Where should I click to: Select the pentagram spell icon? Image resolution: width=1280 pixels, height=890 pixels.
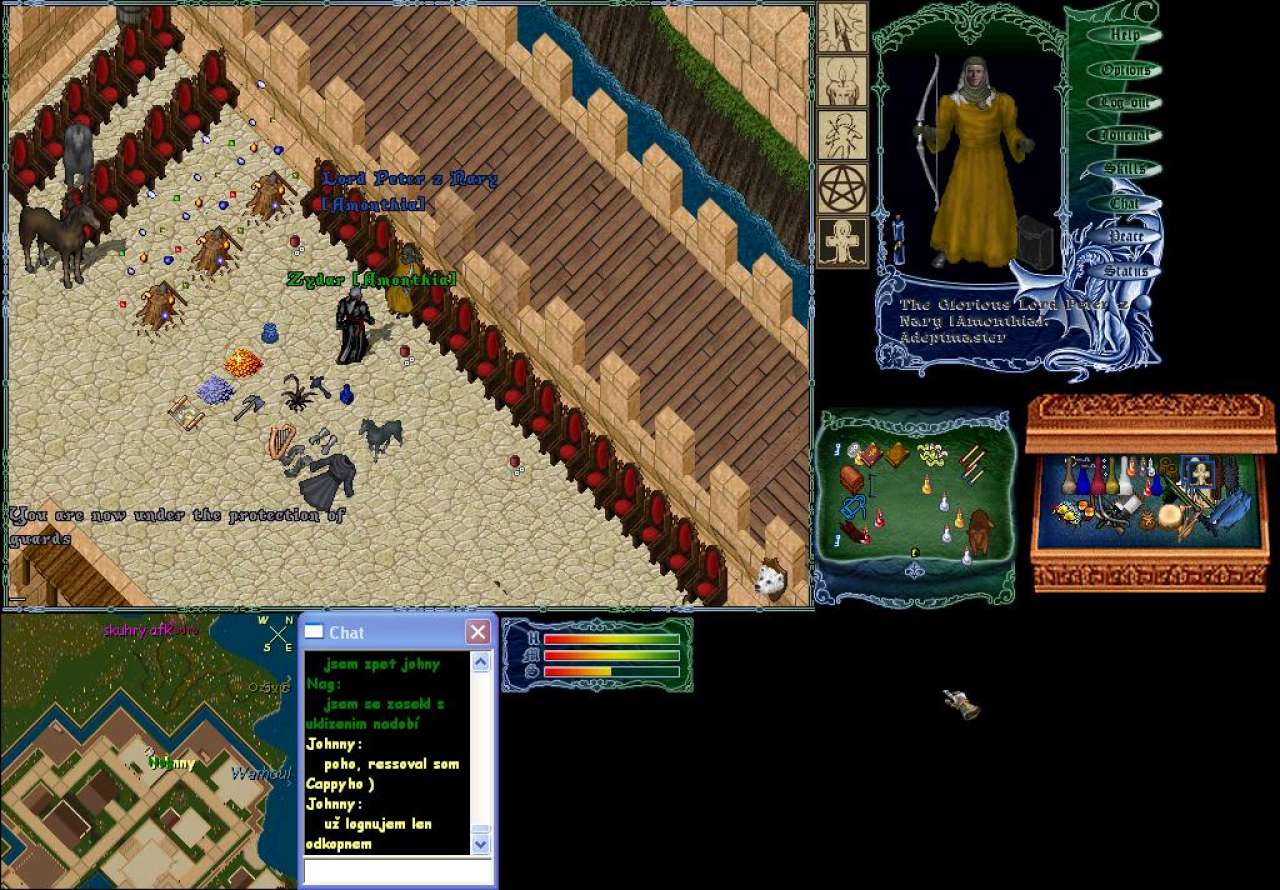tap(843, 189)
